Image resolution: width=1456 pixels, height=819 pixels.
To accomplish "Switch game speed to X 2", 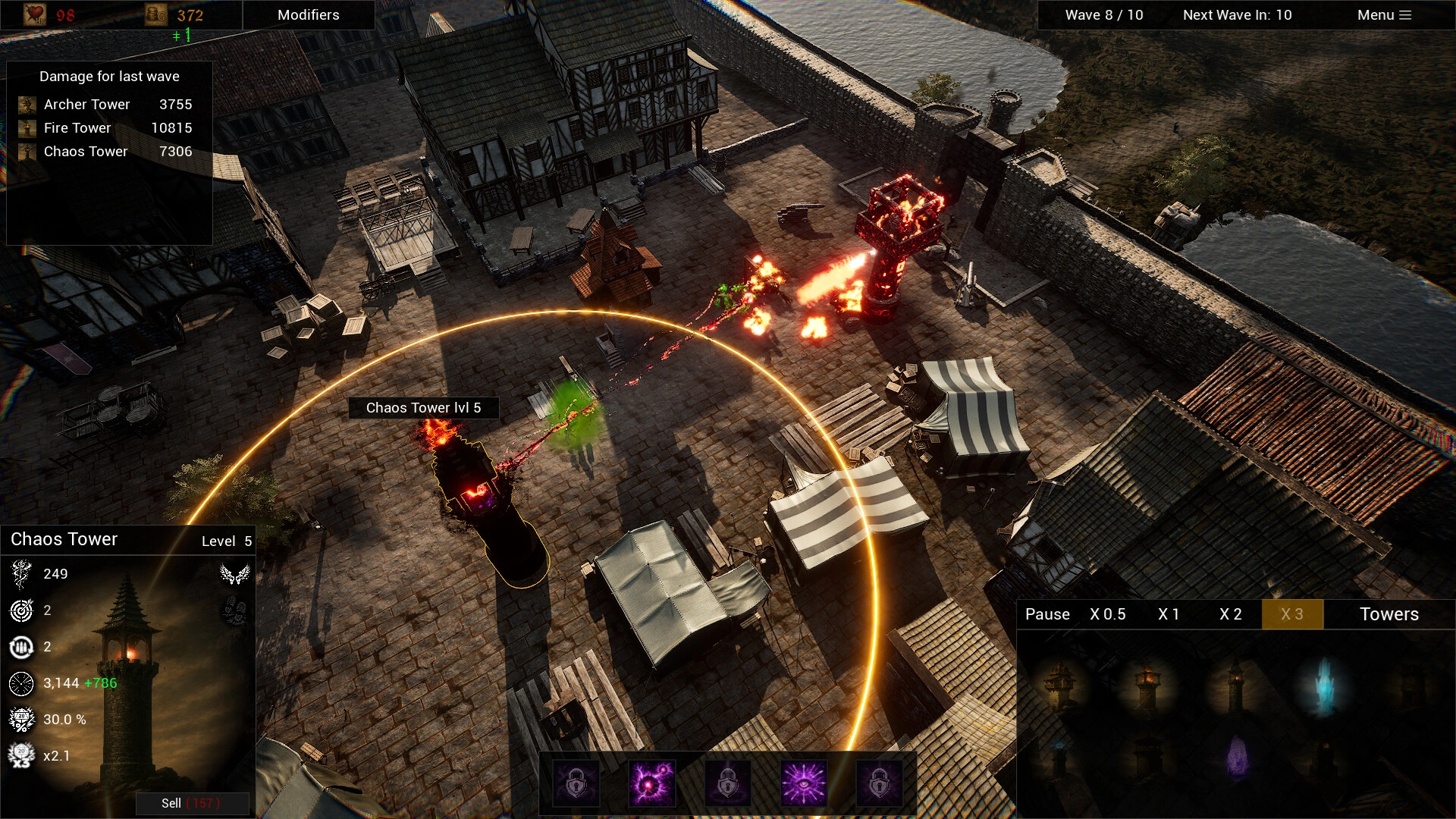I will click(x=1230, y=614).
